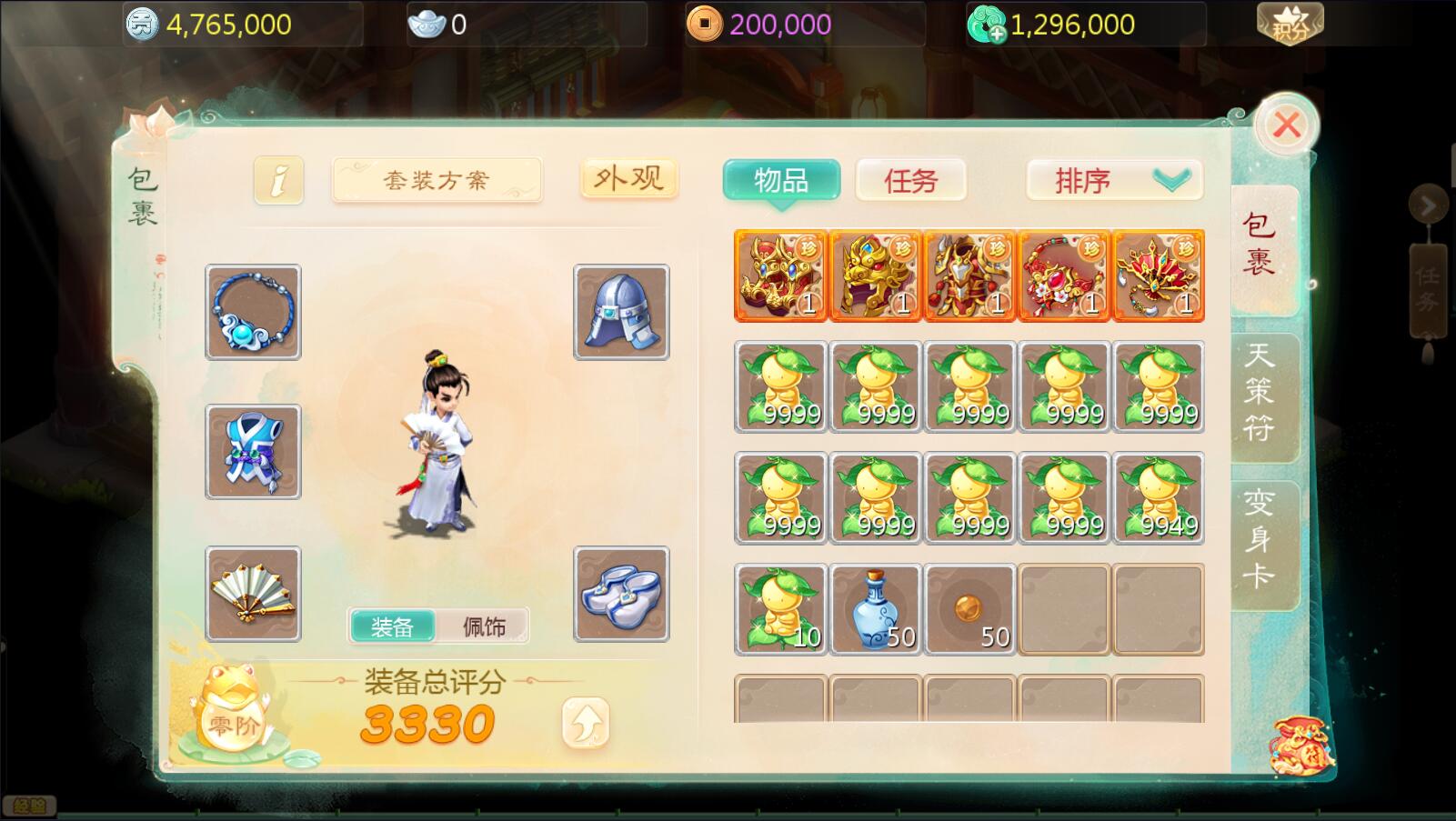
Task: Open the 套装方案 outfit scheme button
Action: pos(437,180)
